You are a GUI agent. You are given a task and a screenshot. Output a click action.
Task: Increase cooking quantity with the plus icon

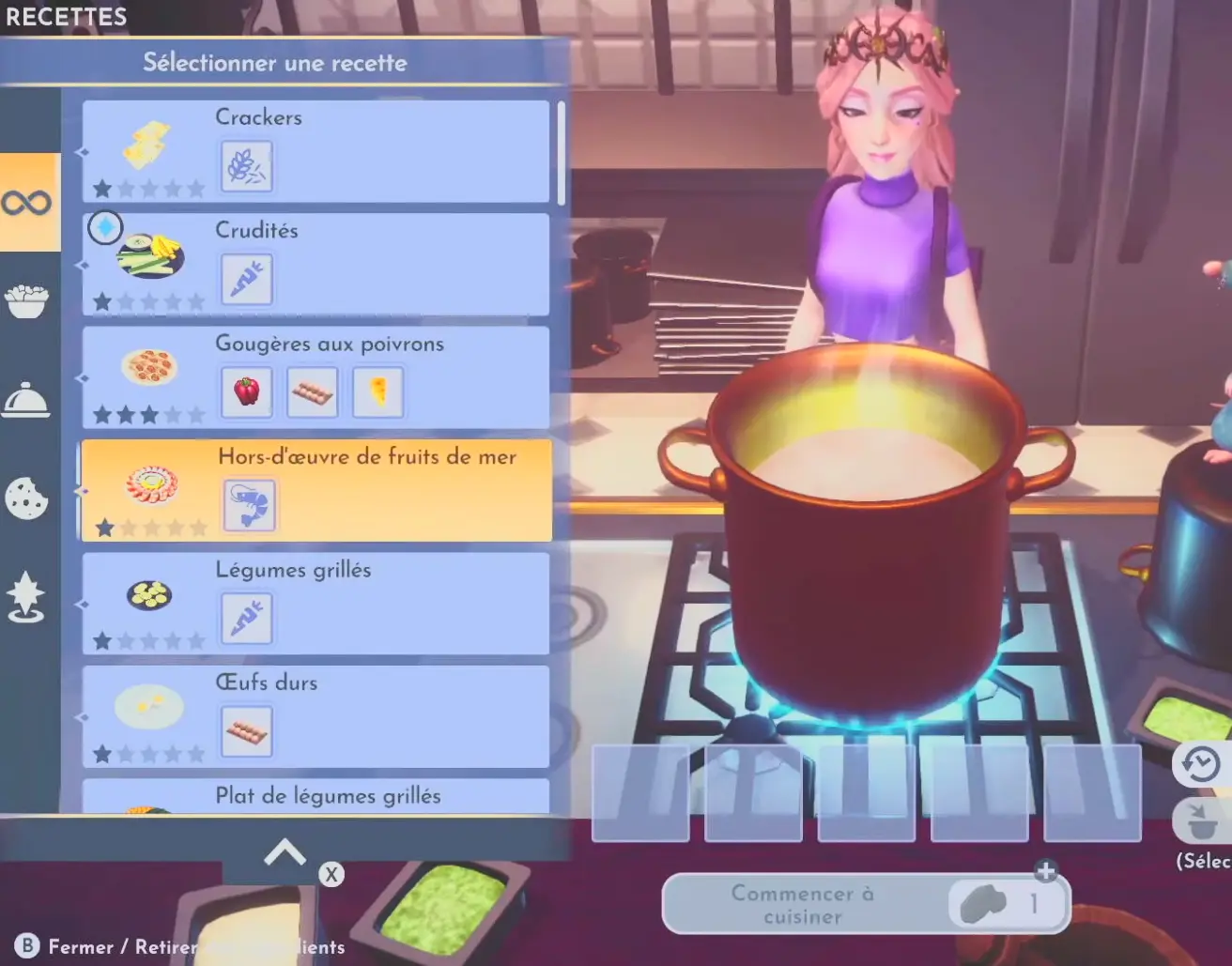pos(1046,871)
